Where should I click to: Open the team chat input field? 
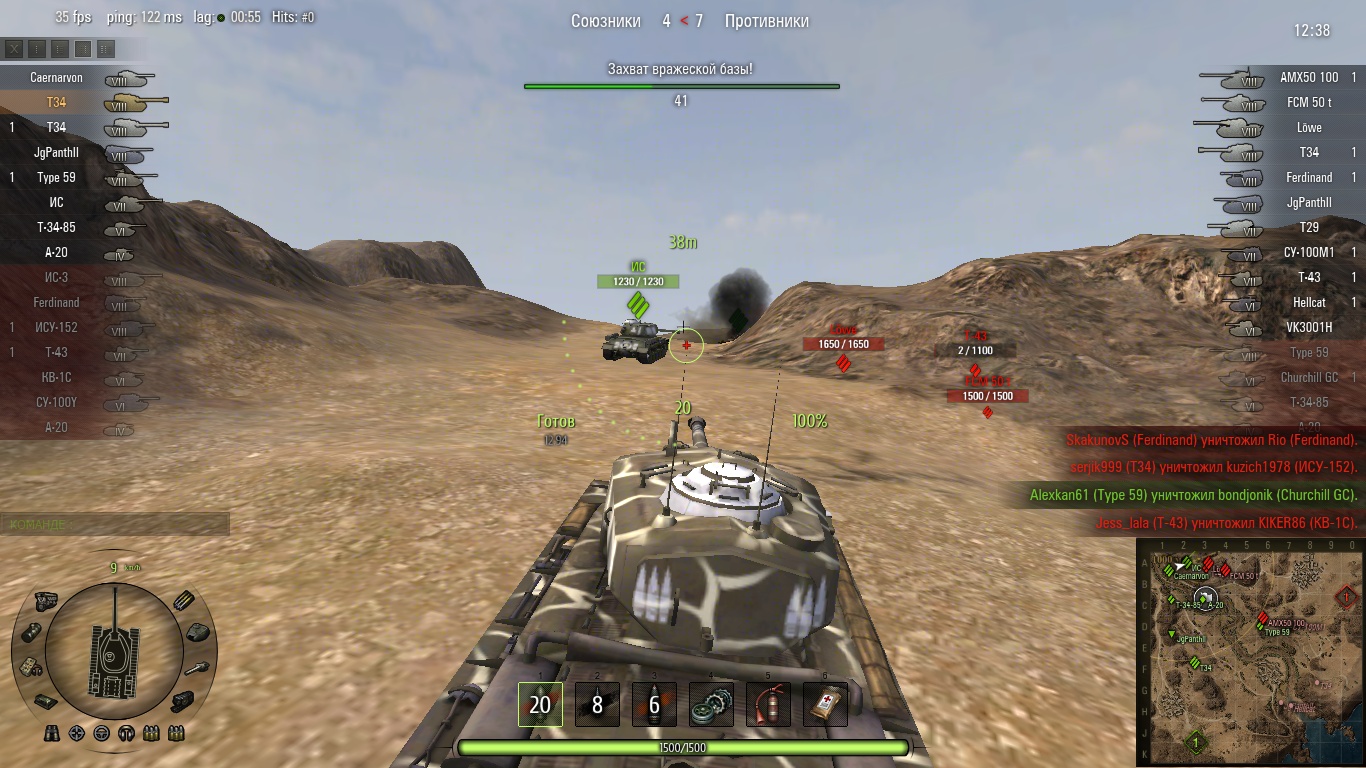[x=115, y=524]
